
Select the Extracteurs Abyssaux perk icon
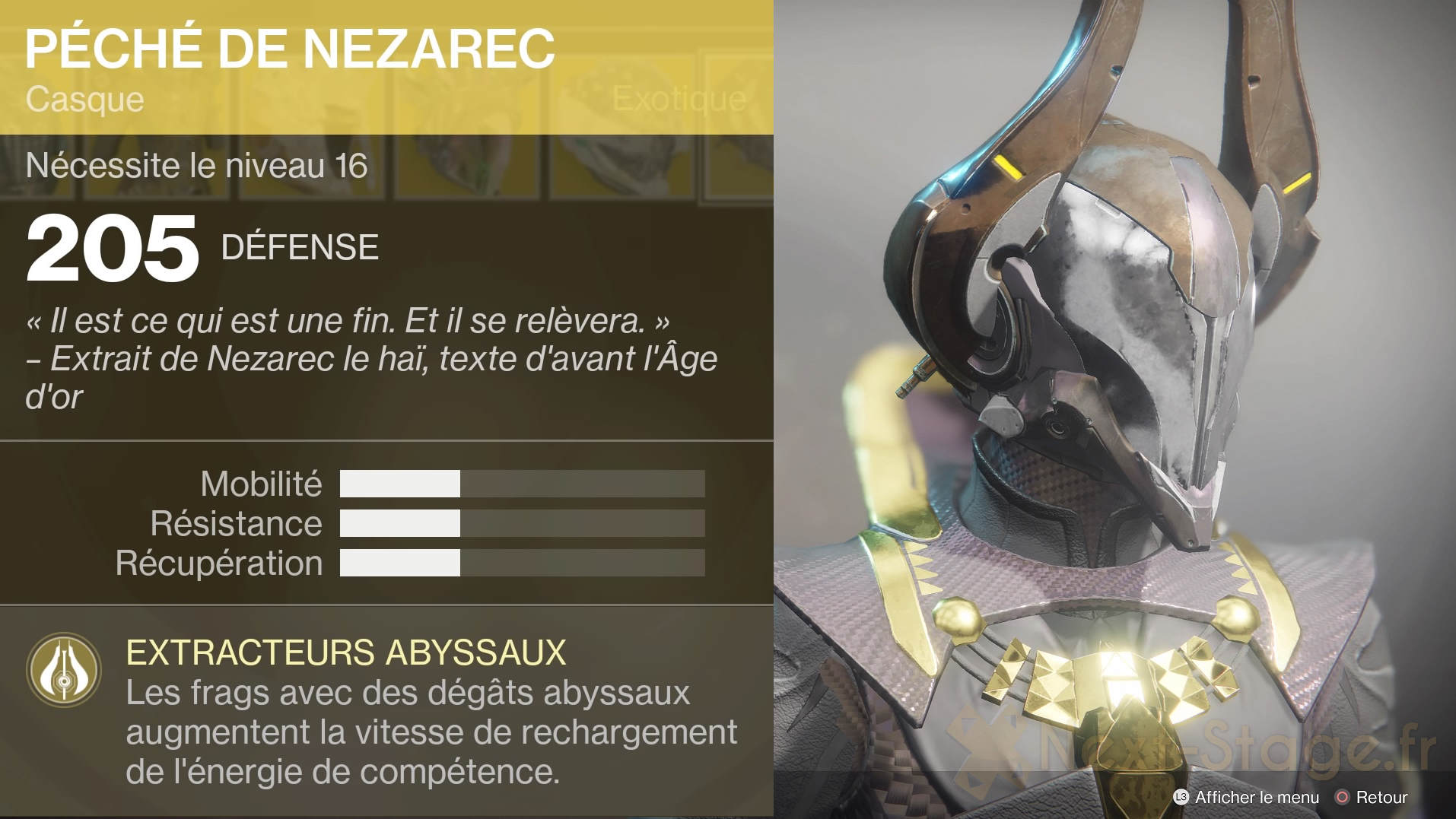tap(64, 670)
